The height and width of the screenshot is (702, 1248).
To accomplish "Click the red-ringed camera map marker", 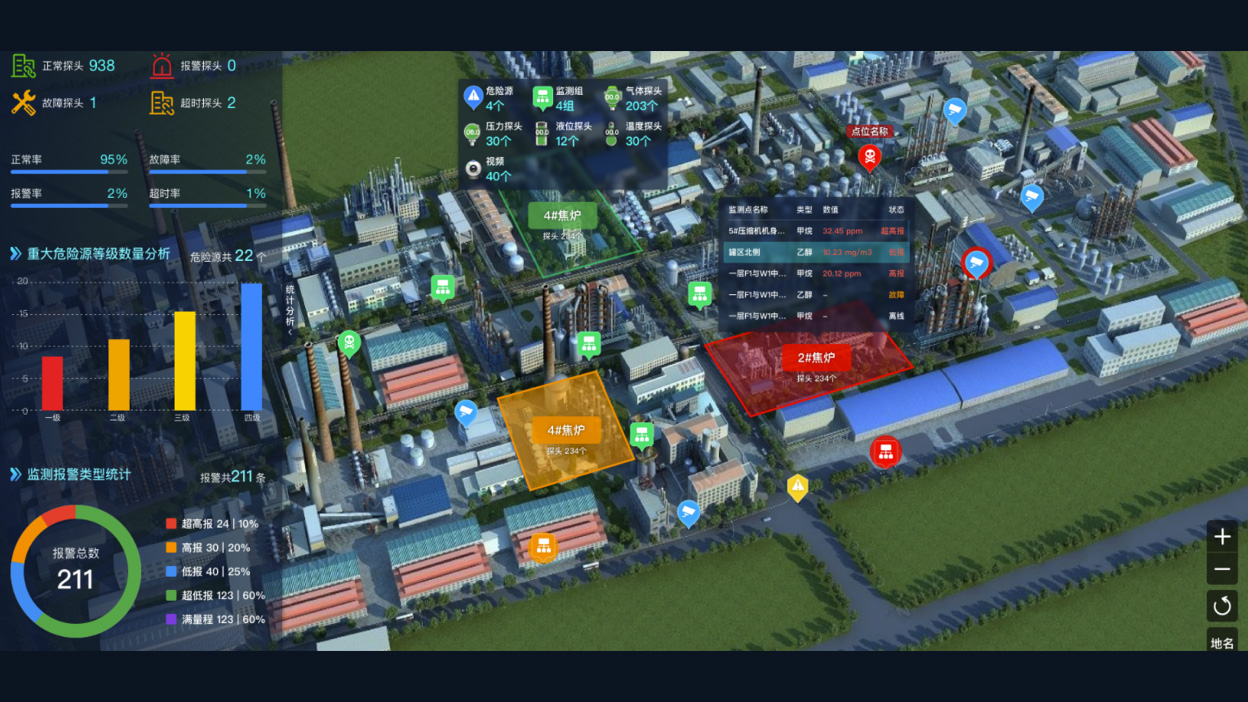I will pos(976,263).
